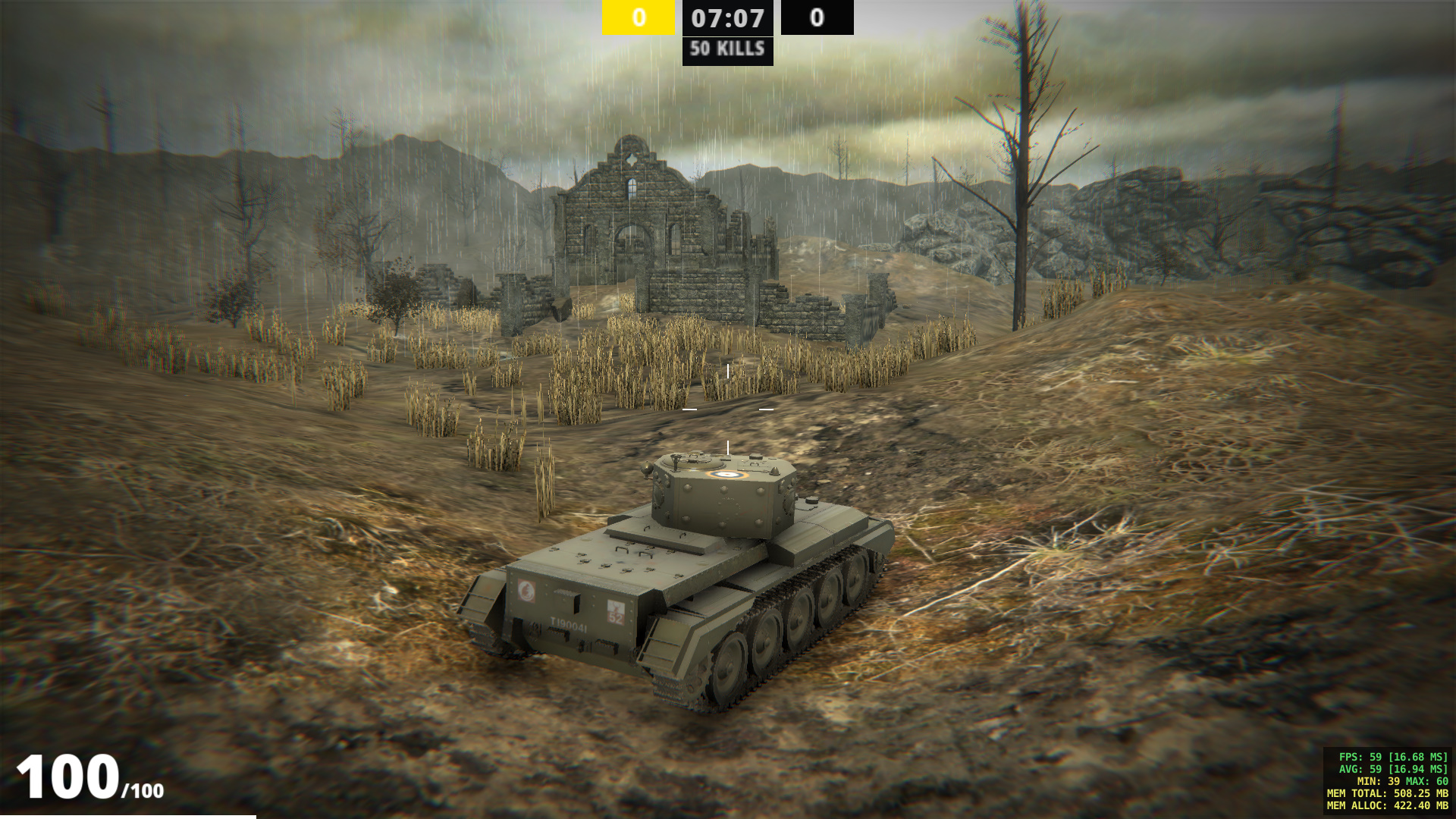
Task: Open the 07:07 match timer
Action: coord(726,18)
